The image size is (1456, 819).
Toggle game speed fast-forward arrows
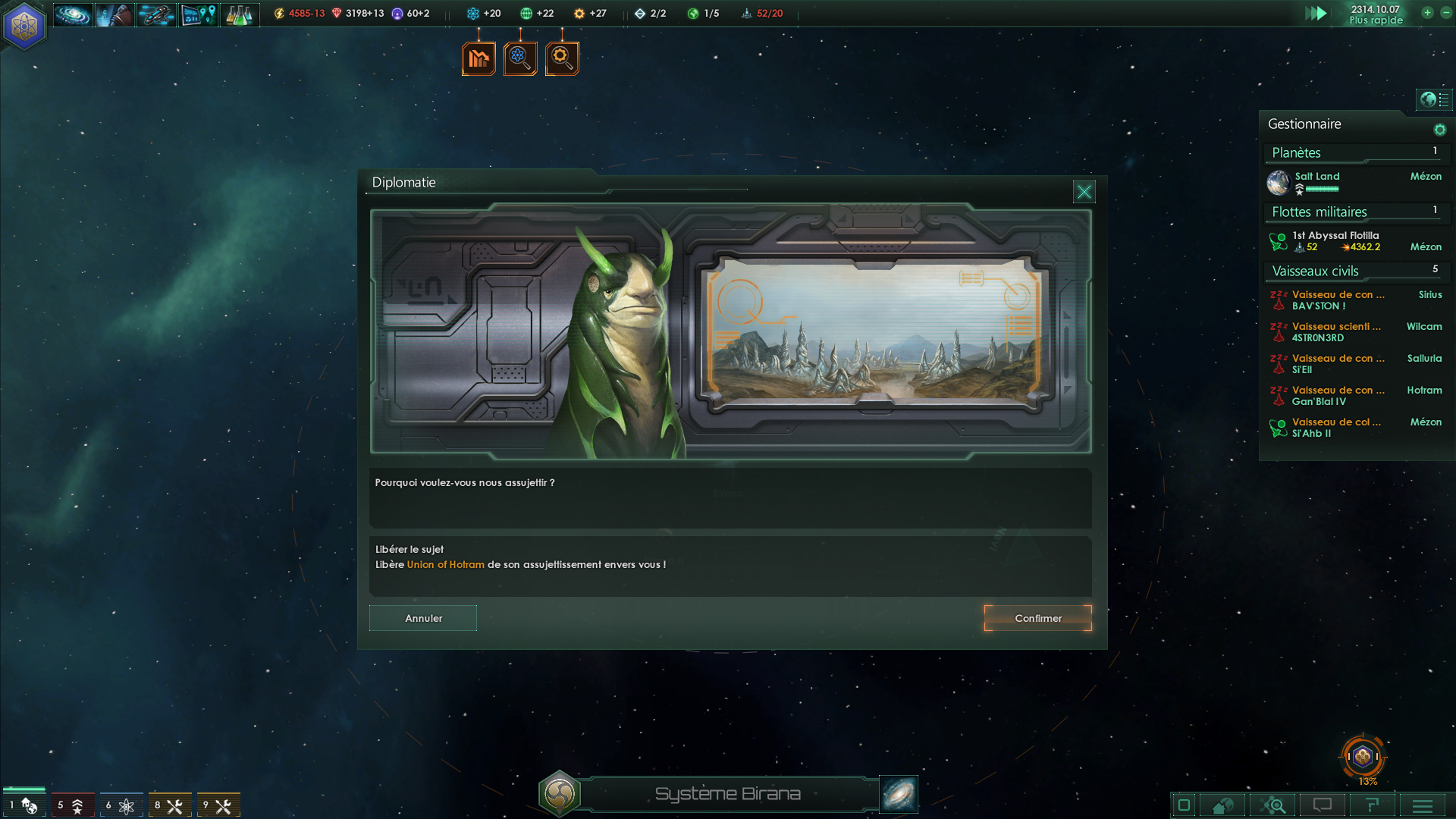[x=1316, y=13]
